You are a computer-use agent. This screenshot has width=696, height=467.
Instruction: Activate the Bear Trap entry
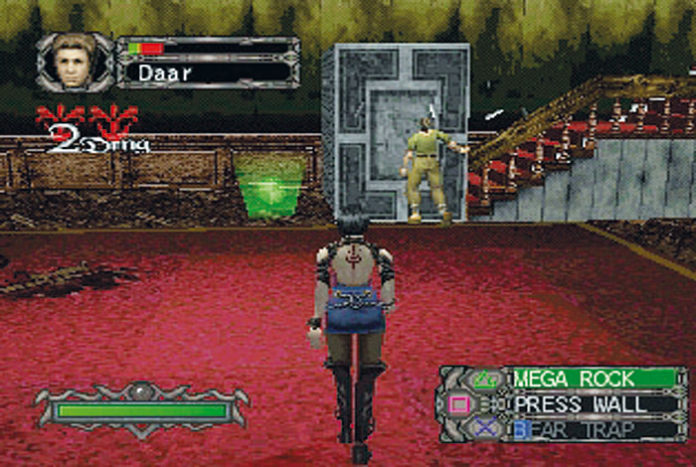click(x=592, y=430)
